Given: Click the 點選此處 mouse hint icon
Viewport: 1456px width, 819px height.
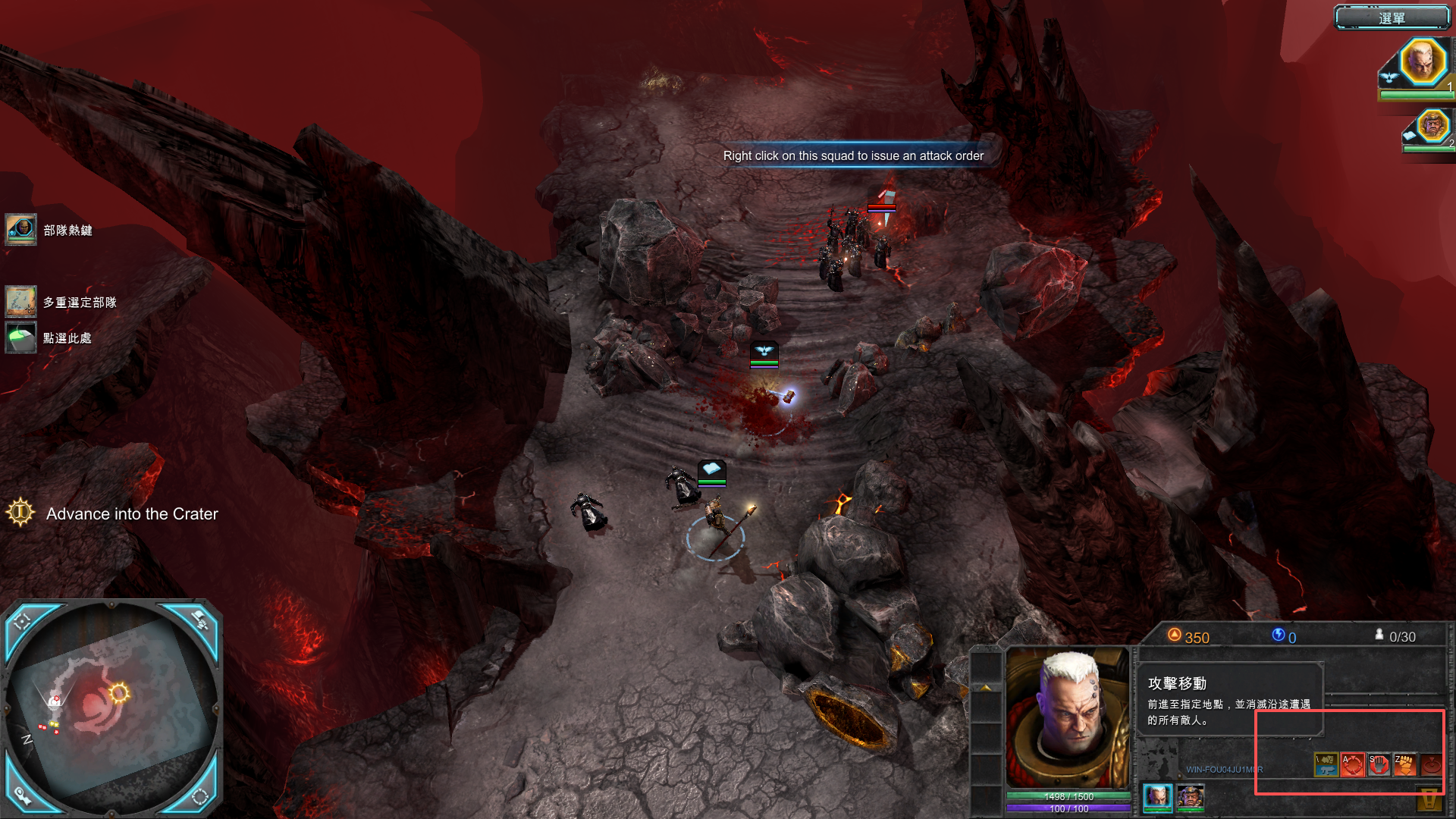Looking at the screenshot, I should coord(20,337).
